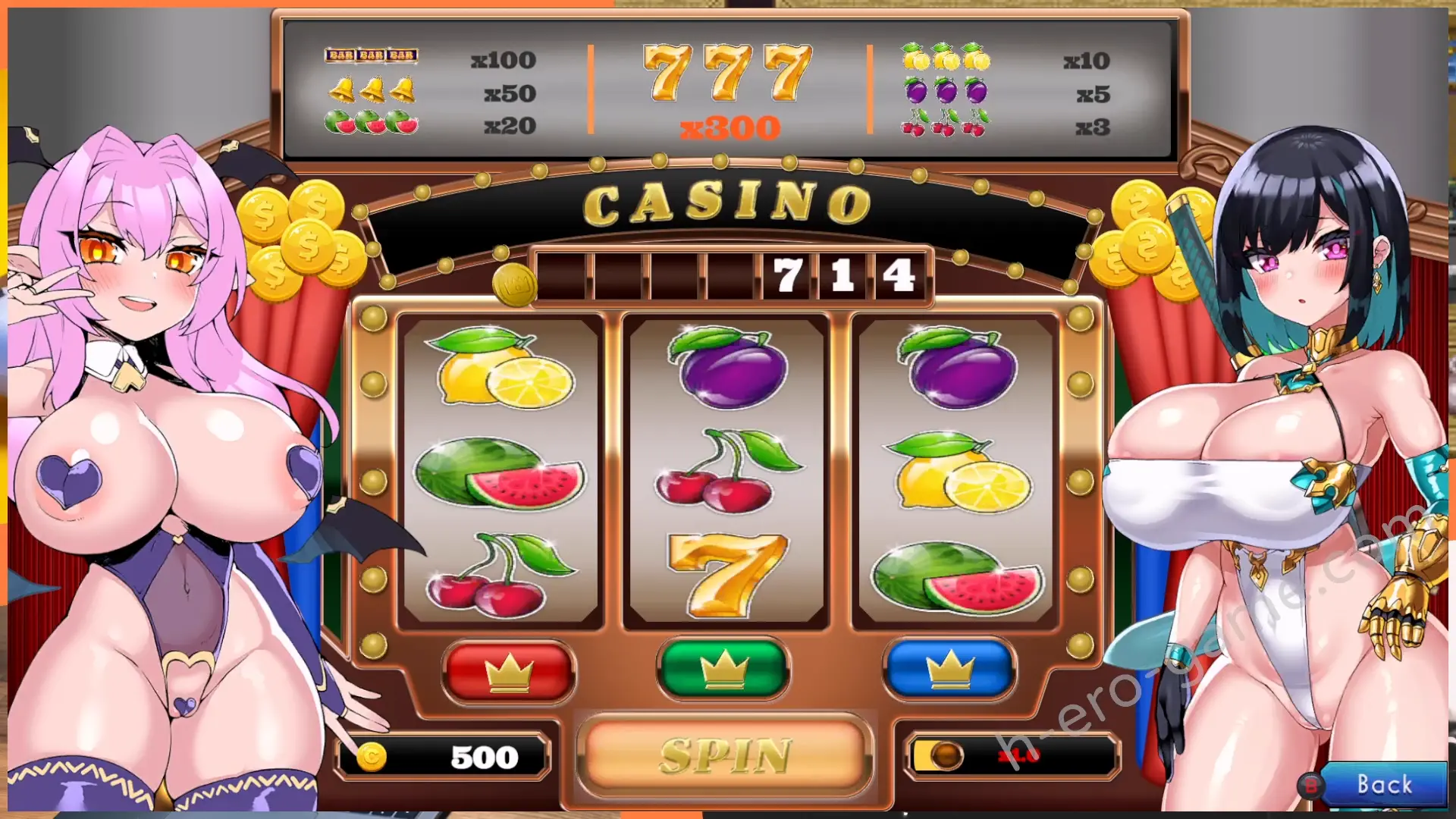Toggle the bet multiplier switch
1456x819 pixels.
point(939,756)
